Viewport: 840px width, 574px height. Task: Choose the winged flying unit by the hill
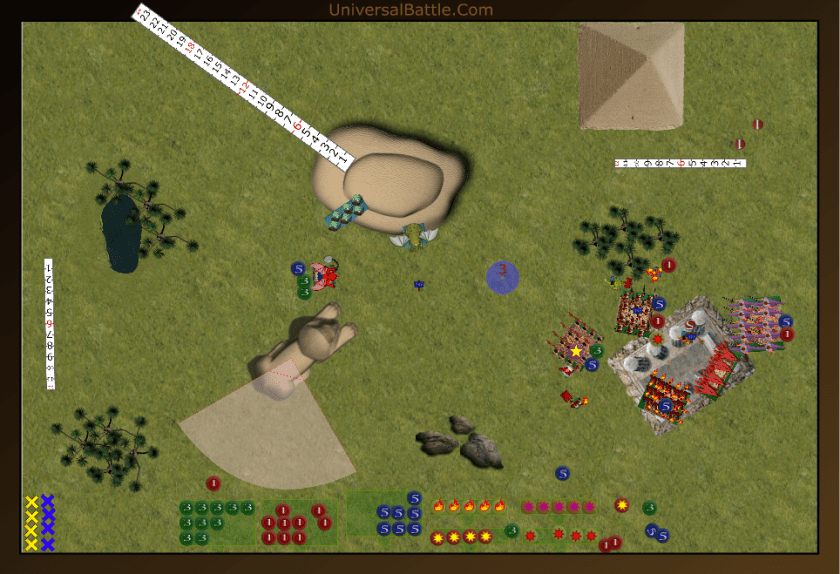415,236
